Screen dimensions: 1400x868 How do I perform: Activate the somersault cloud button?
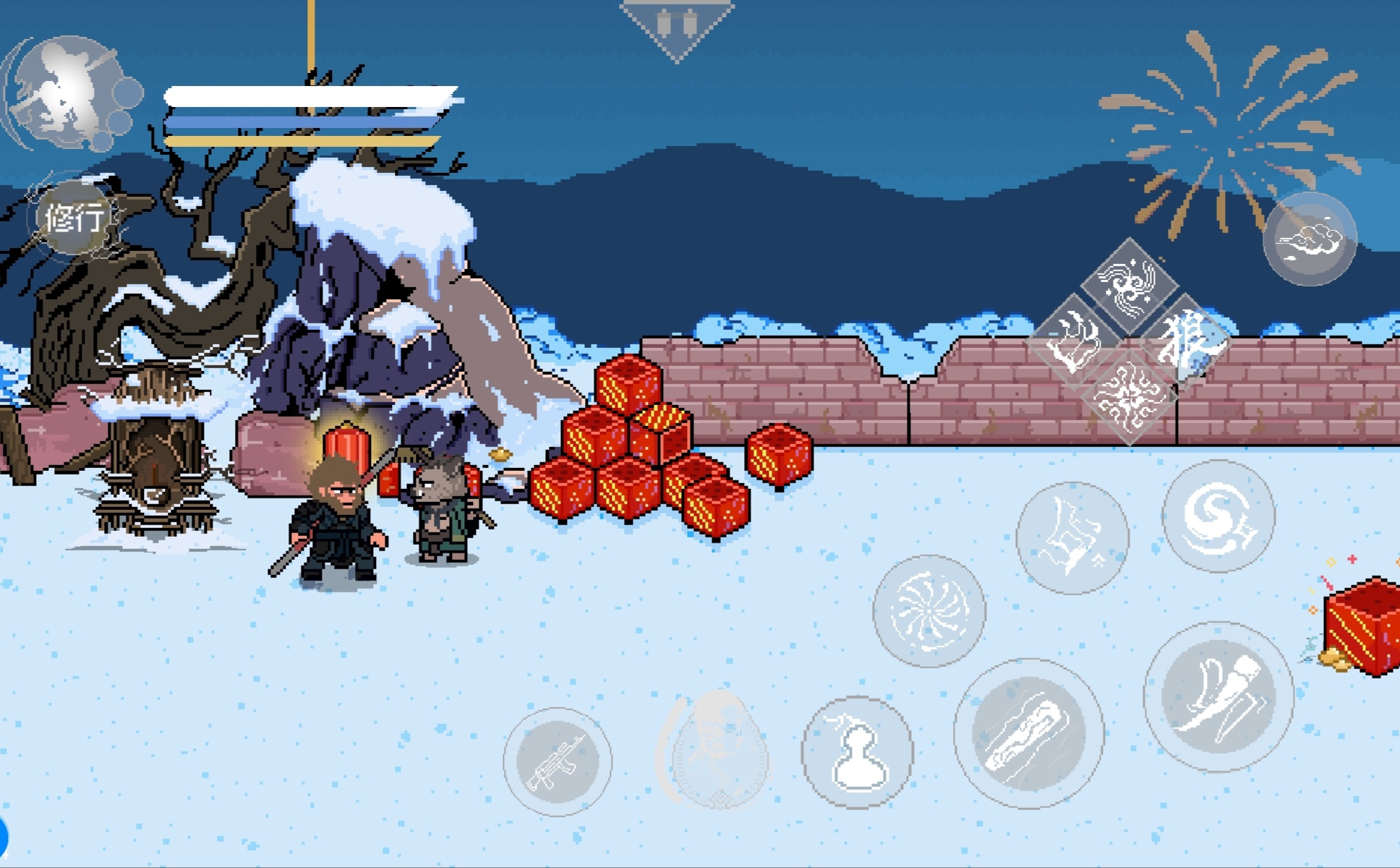pos(1309,239)
